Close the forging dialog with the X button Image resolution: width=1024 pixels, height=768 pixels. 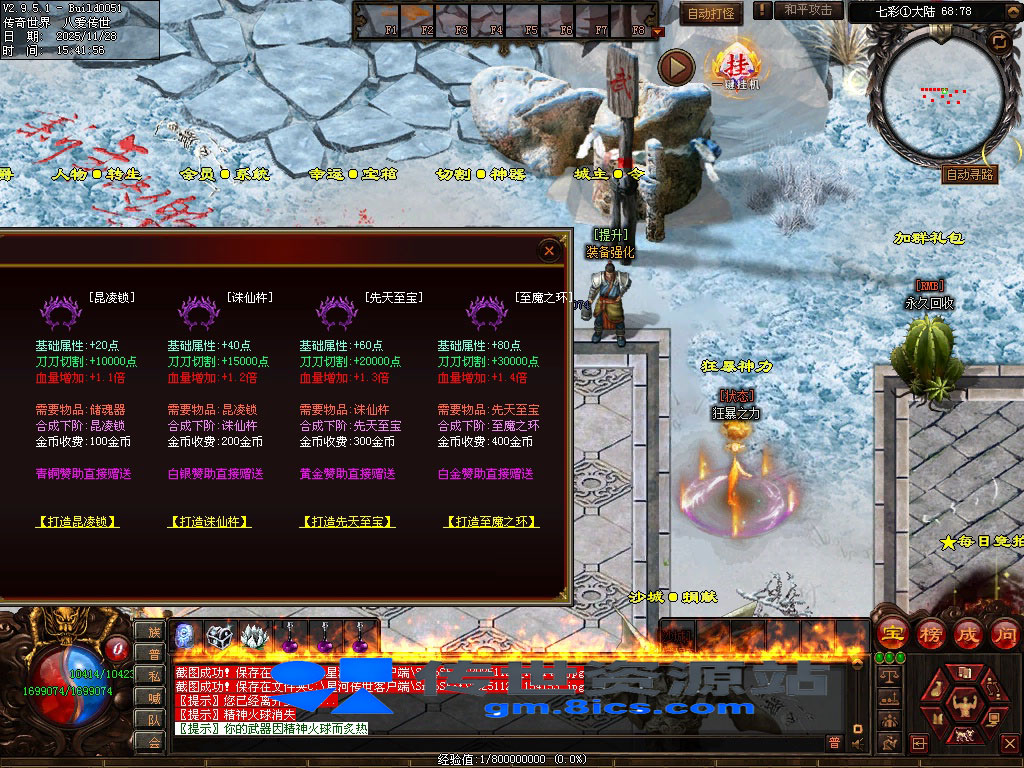[549, 251]
